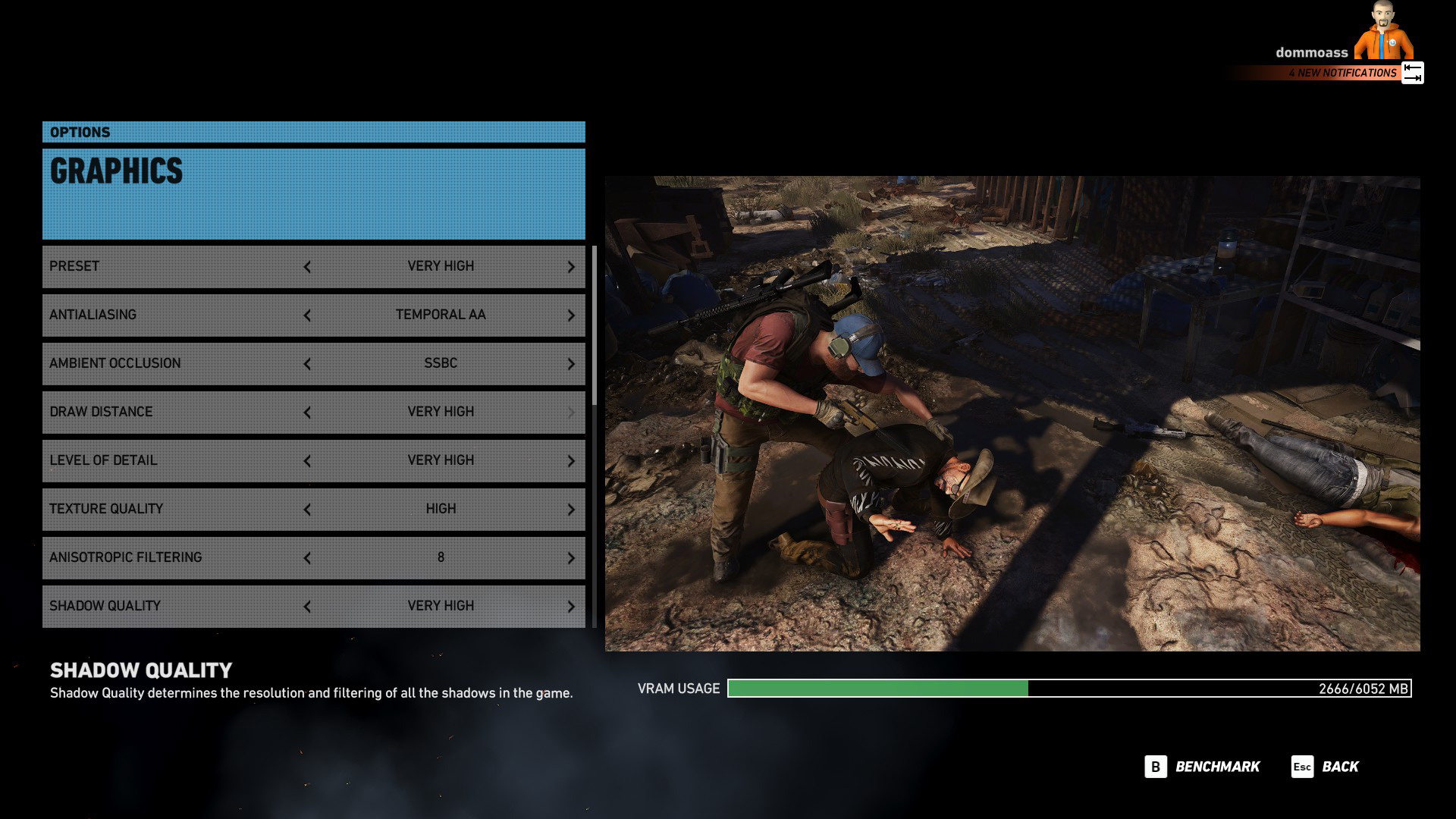This screenshot has width=1456, height=819.
Task: Open the 4 new notifications panel
Action: [1342, 73]
